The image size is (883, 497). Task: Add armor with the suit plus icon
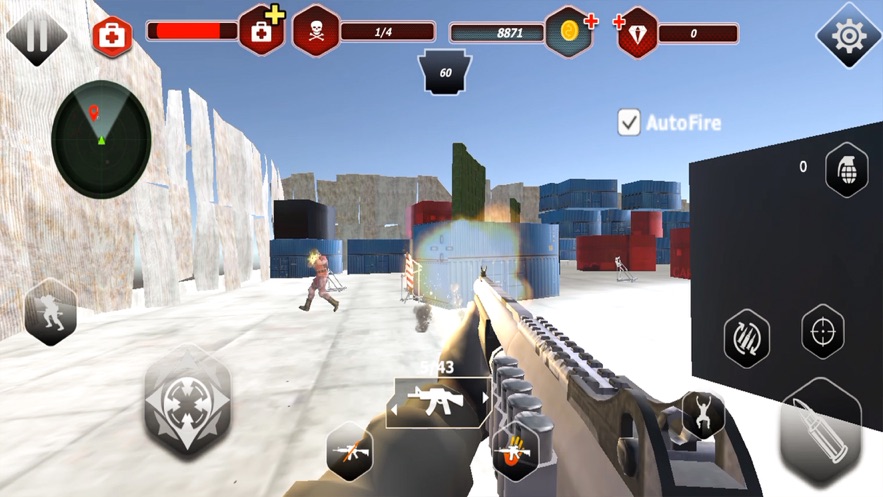click(x=638, y=32)
